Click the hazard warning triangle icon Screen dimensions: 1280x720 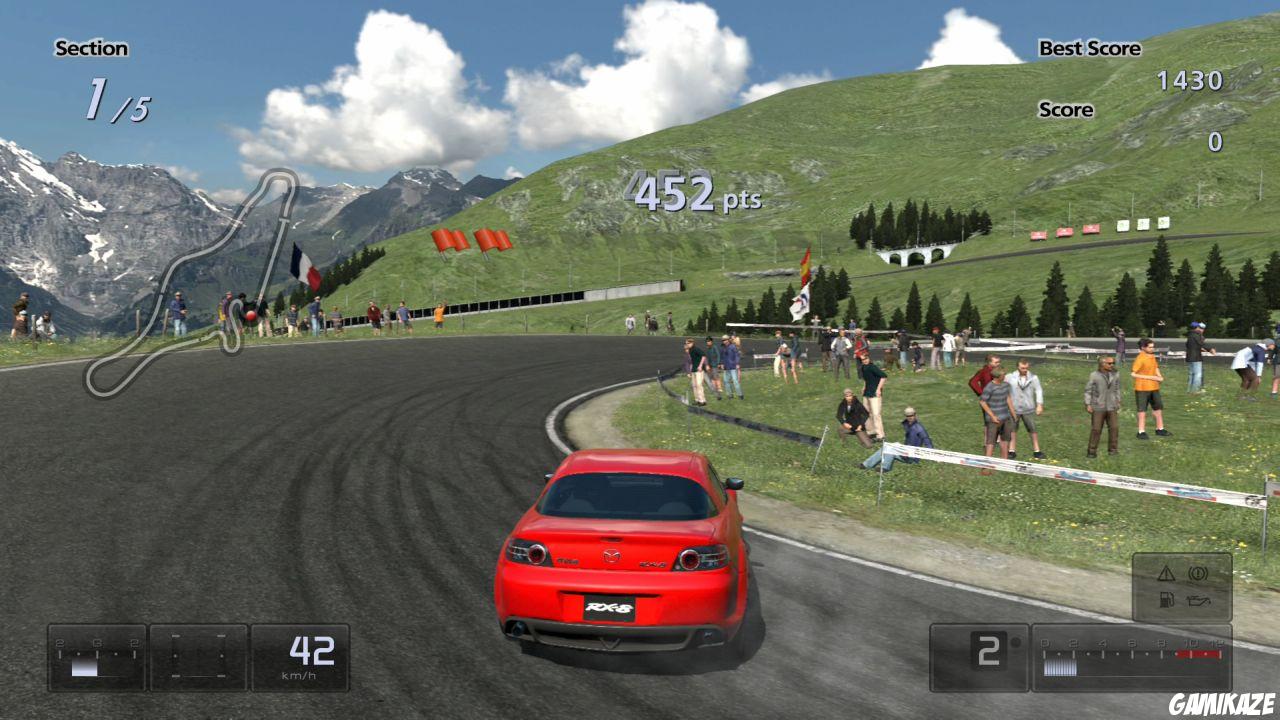(1166, 573)
